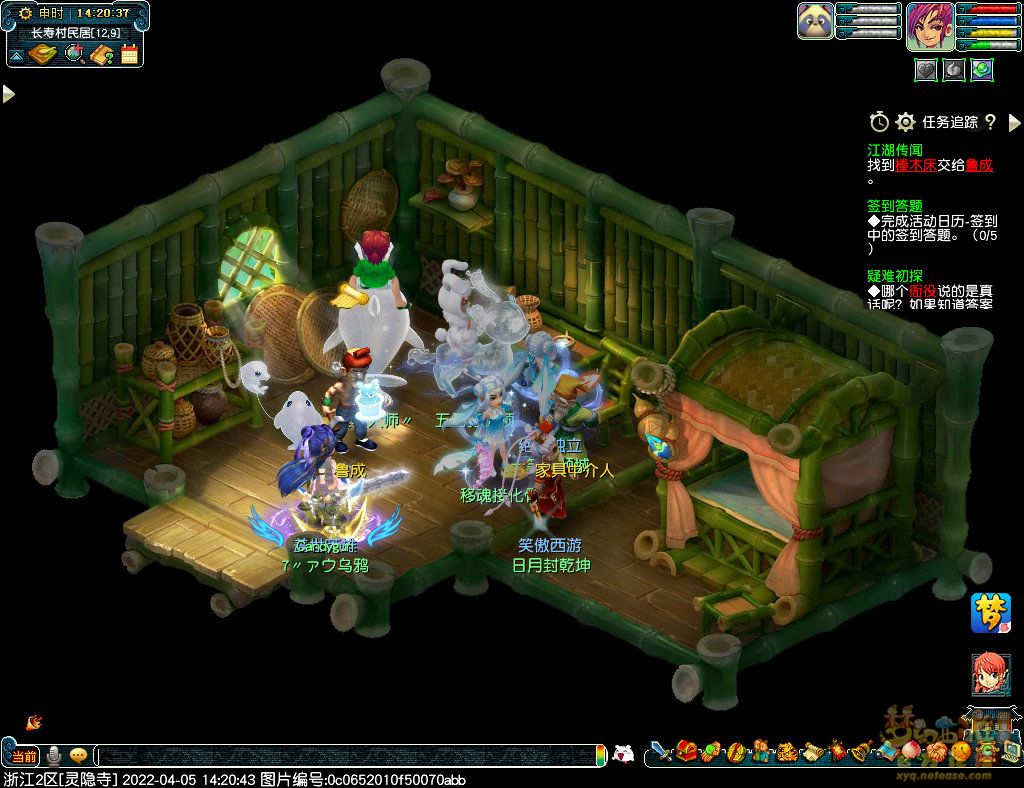This screenshot has height=788, width=1024.
Task: Open the sword icon in bottom toolbar
Action: pos(661,750)
